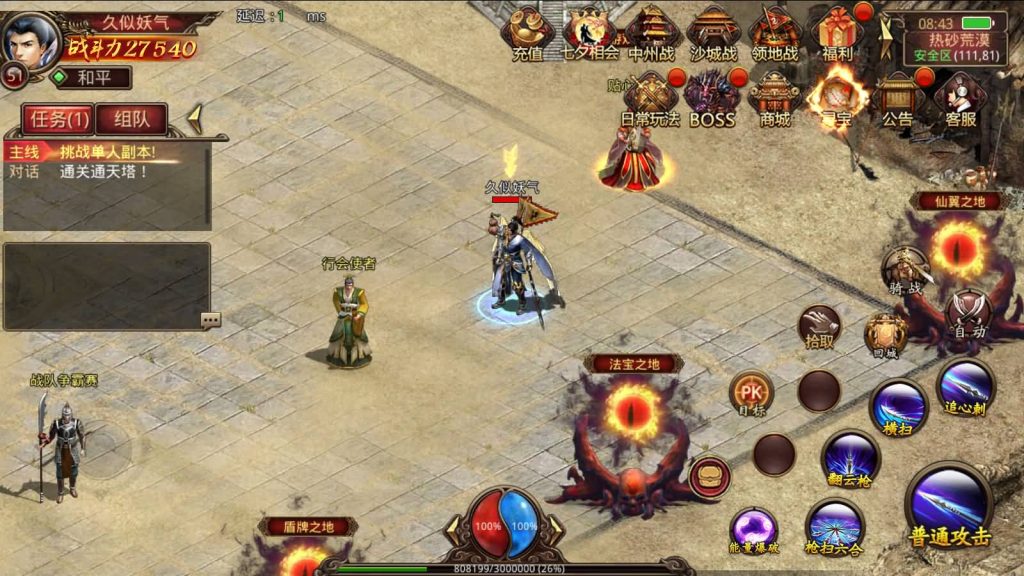Image resolution: width=1024 pixels, height=576 pixels.
Task: Contact 客服 customer service
Action: click(x=960, y=98)
